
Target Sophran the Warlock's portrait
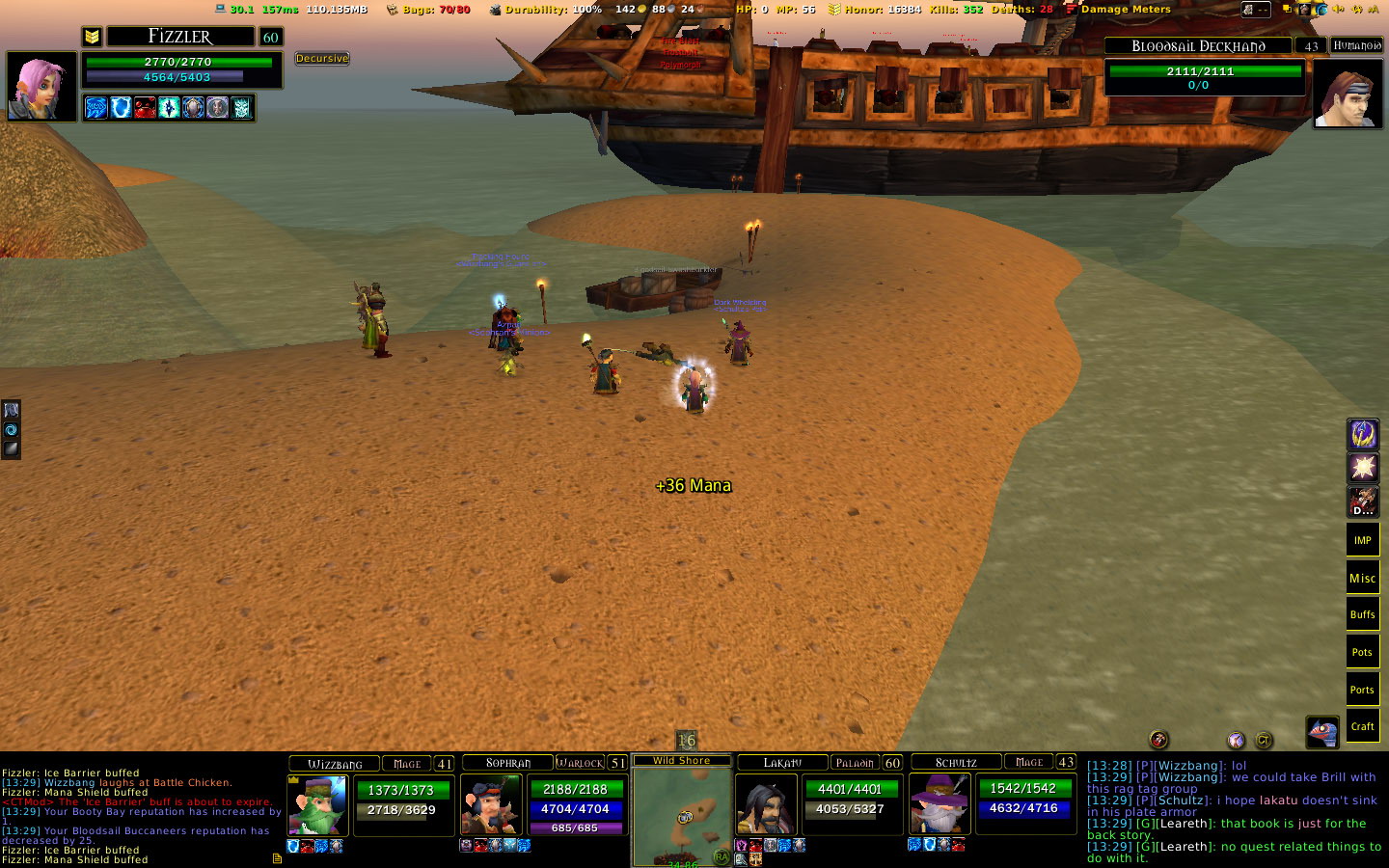pos(491,804)
